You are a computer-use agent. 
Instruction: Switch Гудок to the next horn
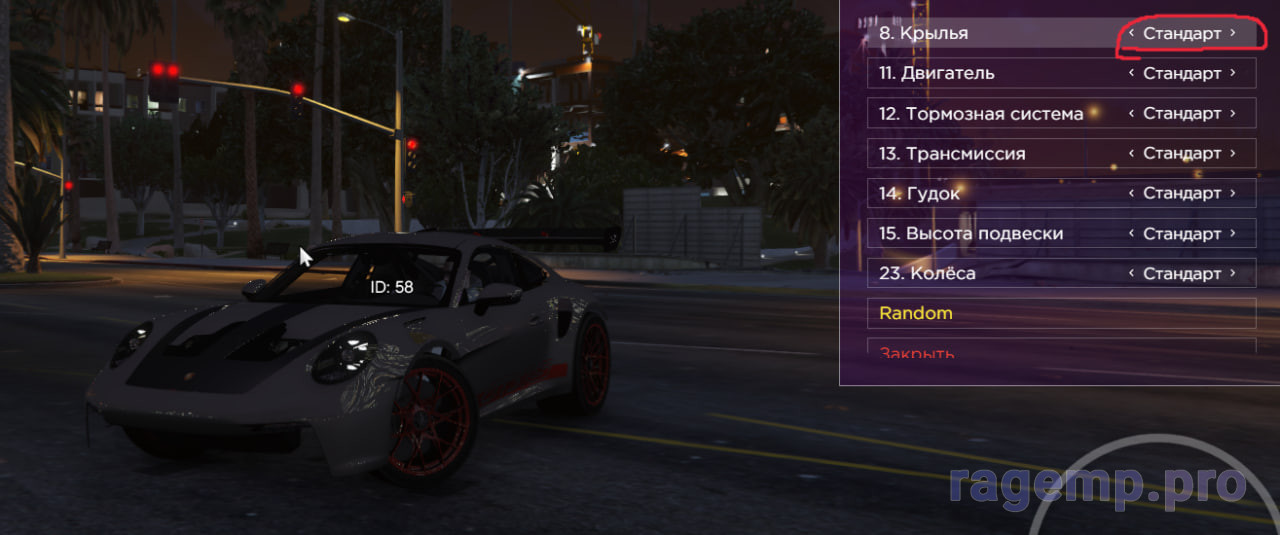[1233, 193]
